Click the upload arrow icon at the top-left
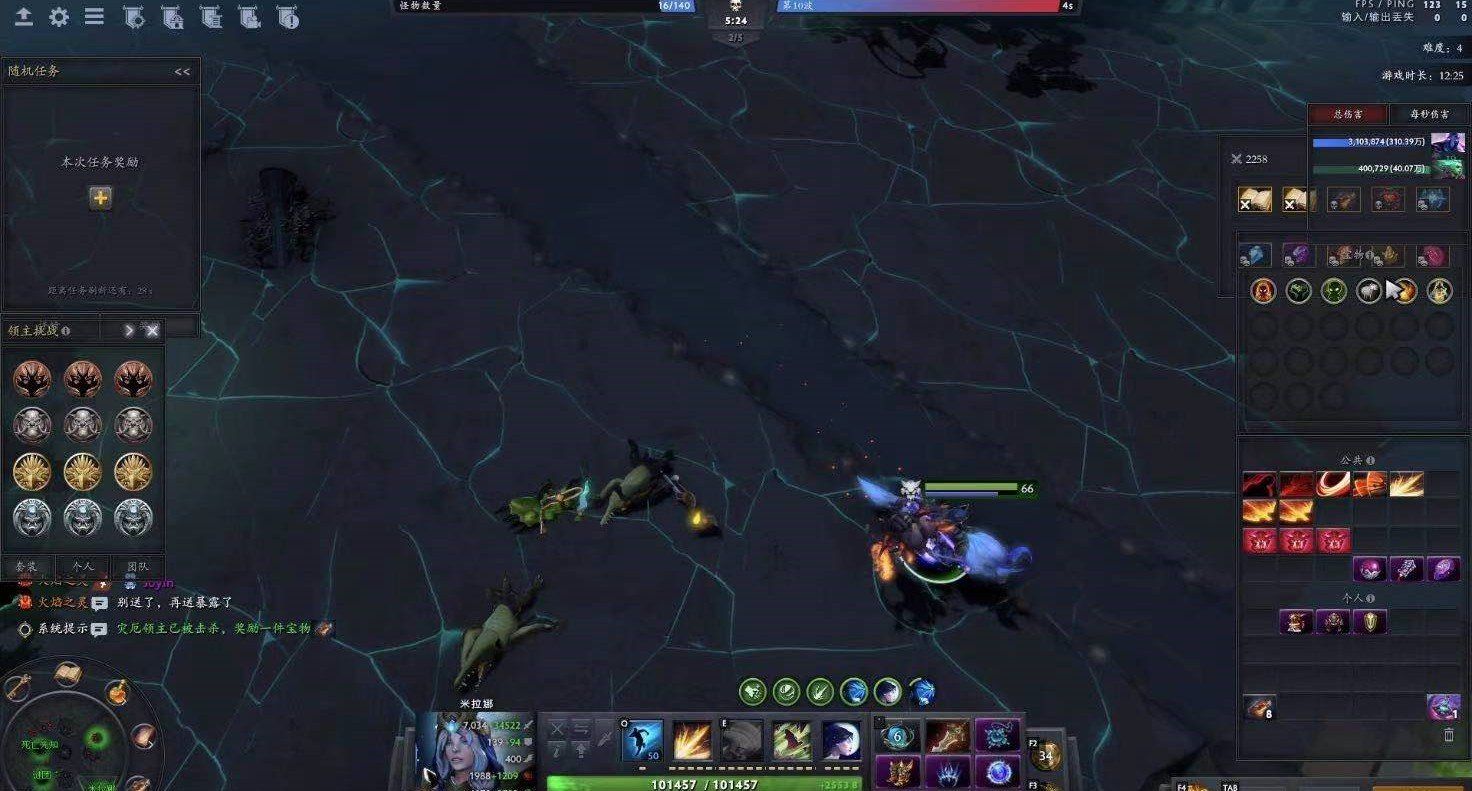1472x791 pixels. coord(22,16)
